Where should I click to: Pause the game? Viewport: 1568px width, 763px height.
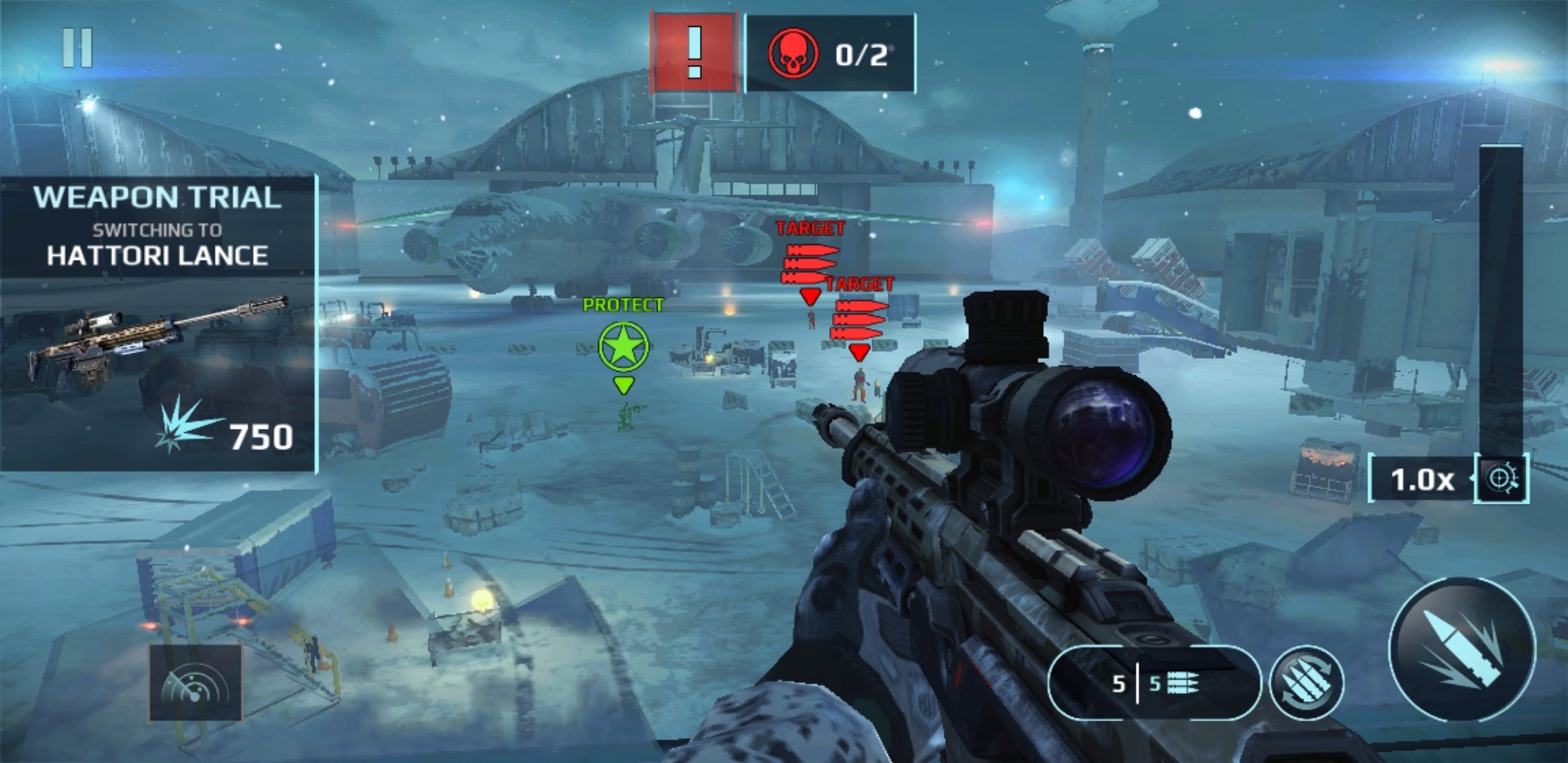coord(78,48)
